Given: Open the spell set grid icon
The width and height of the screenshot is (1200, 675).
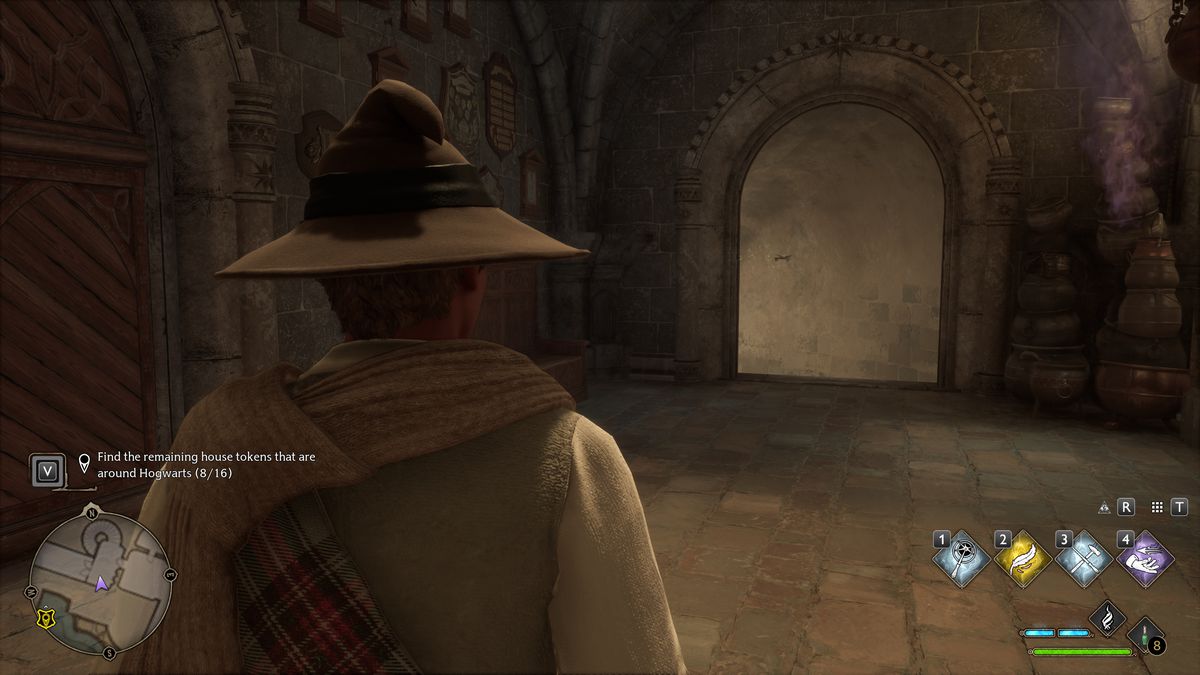Looking at the screenshot, I should pos(1158,507).
